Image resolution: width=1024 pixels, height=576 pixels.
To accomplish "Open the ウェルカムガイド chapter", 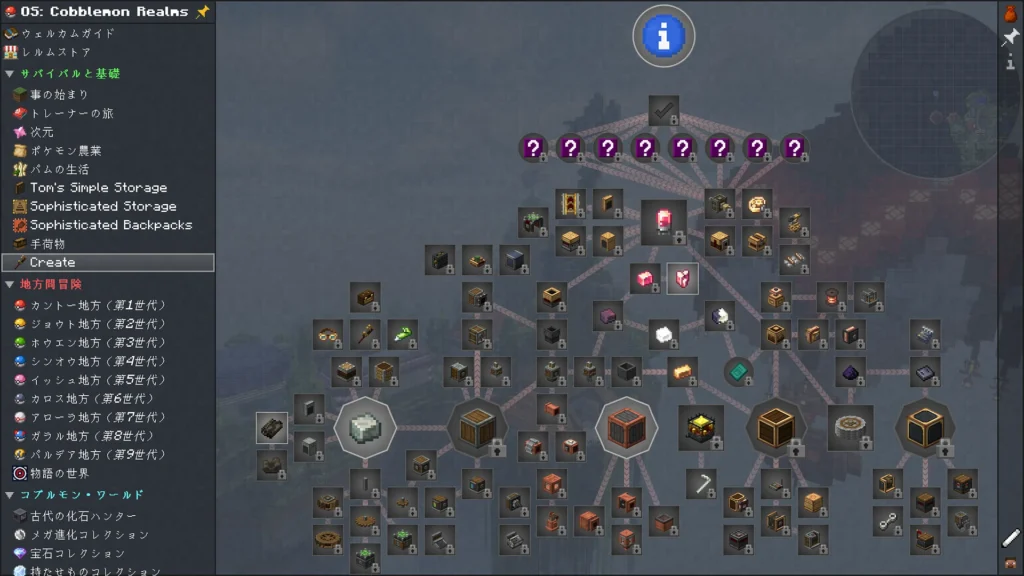I will click(x=67, y=33).
